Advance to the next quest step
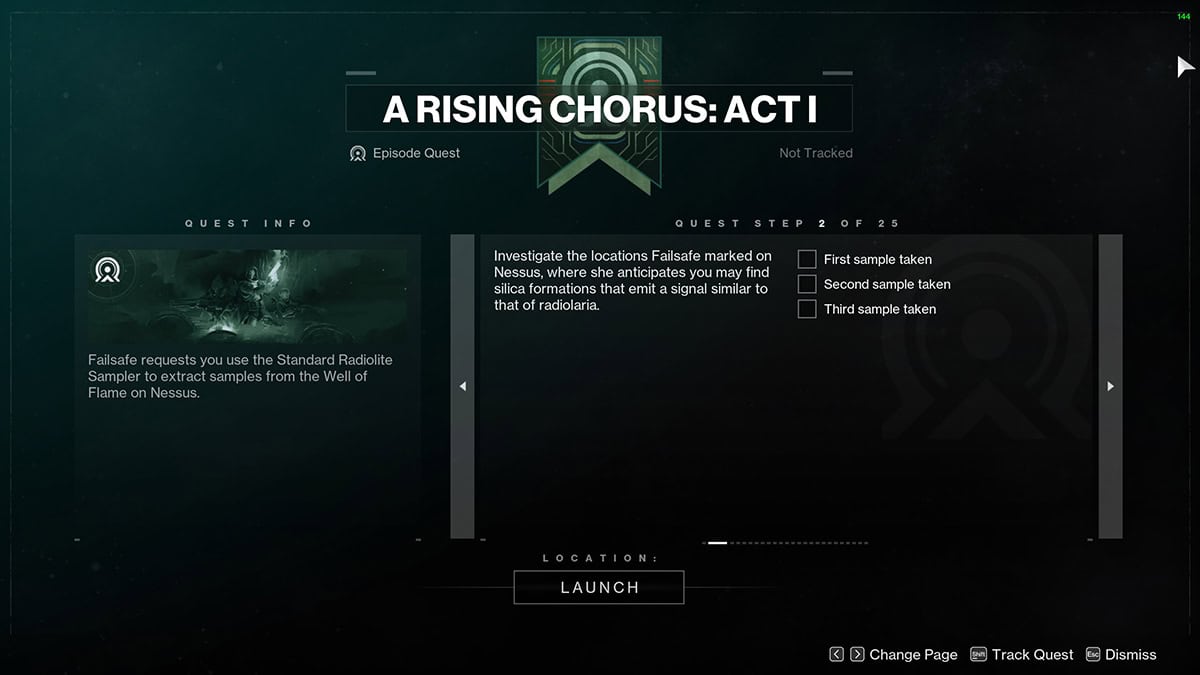 point(1110,386)
